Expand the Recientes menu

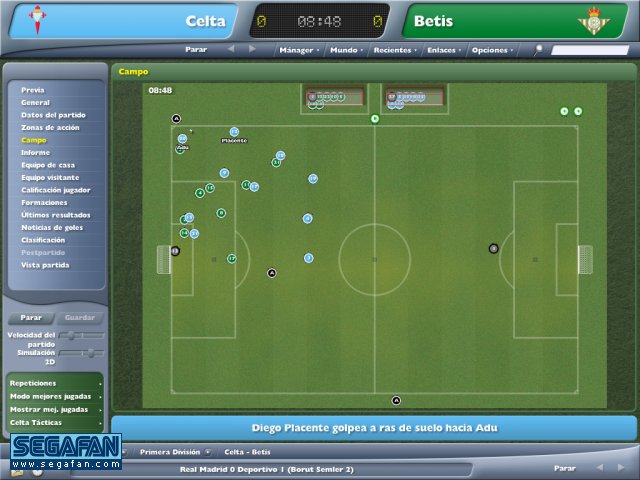tap(393, 49)
